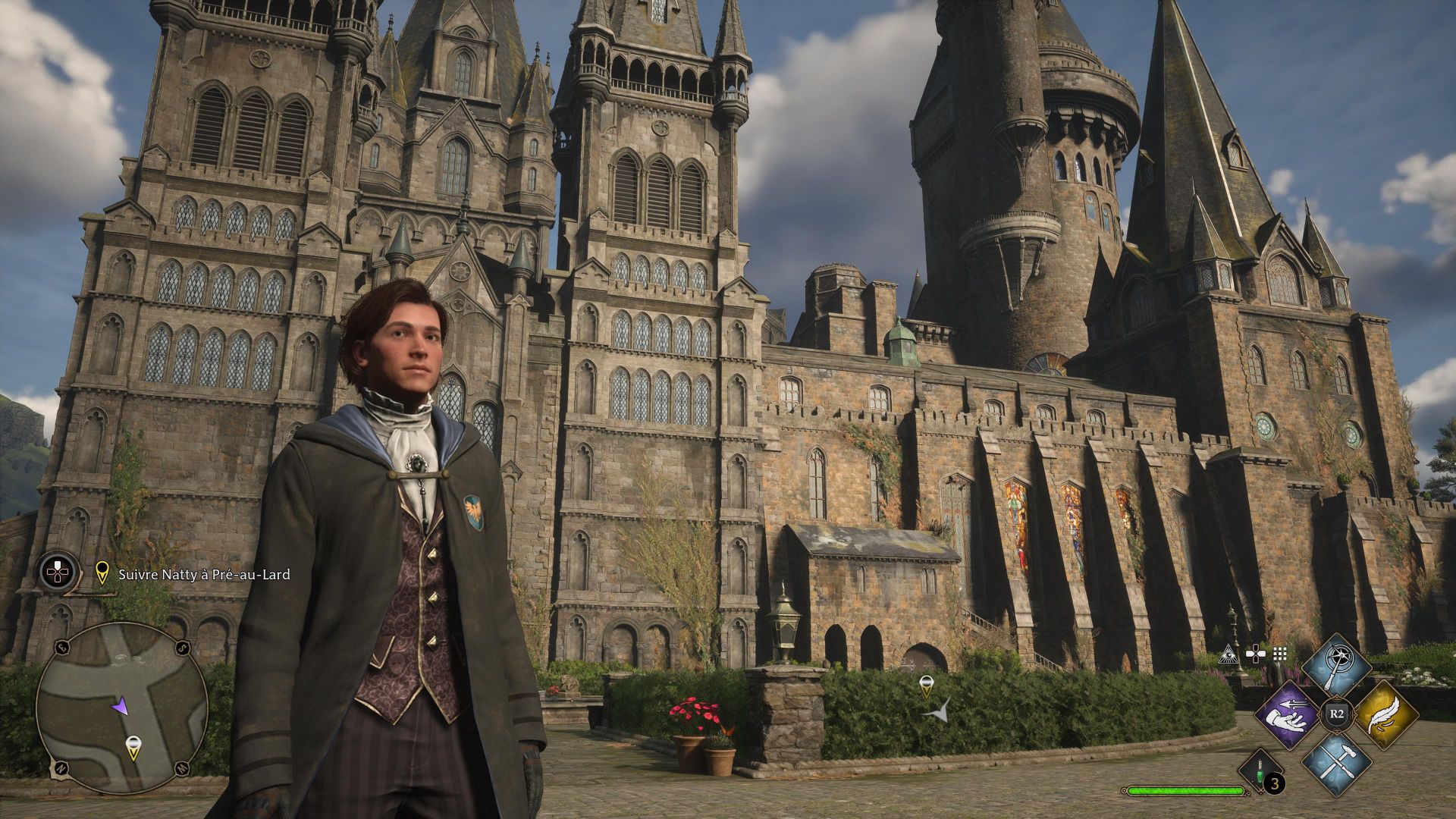Select the "Suivre Natty à Pré-au-Lard" quest objective
The width and height of the screenshot is (1456, 819).
[x=204, y=574]
